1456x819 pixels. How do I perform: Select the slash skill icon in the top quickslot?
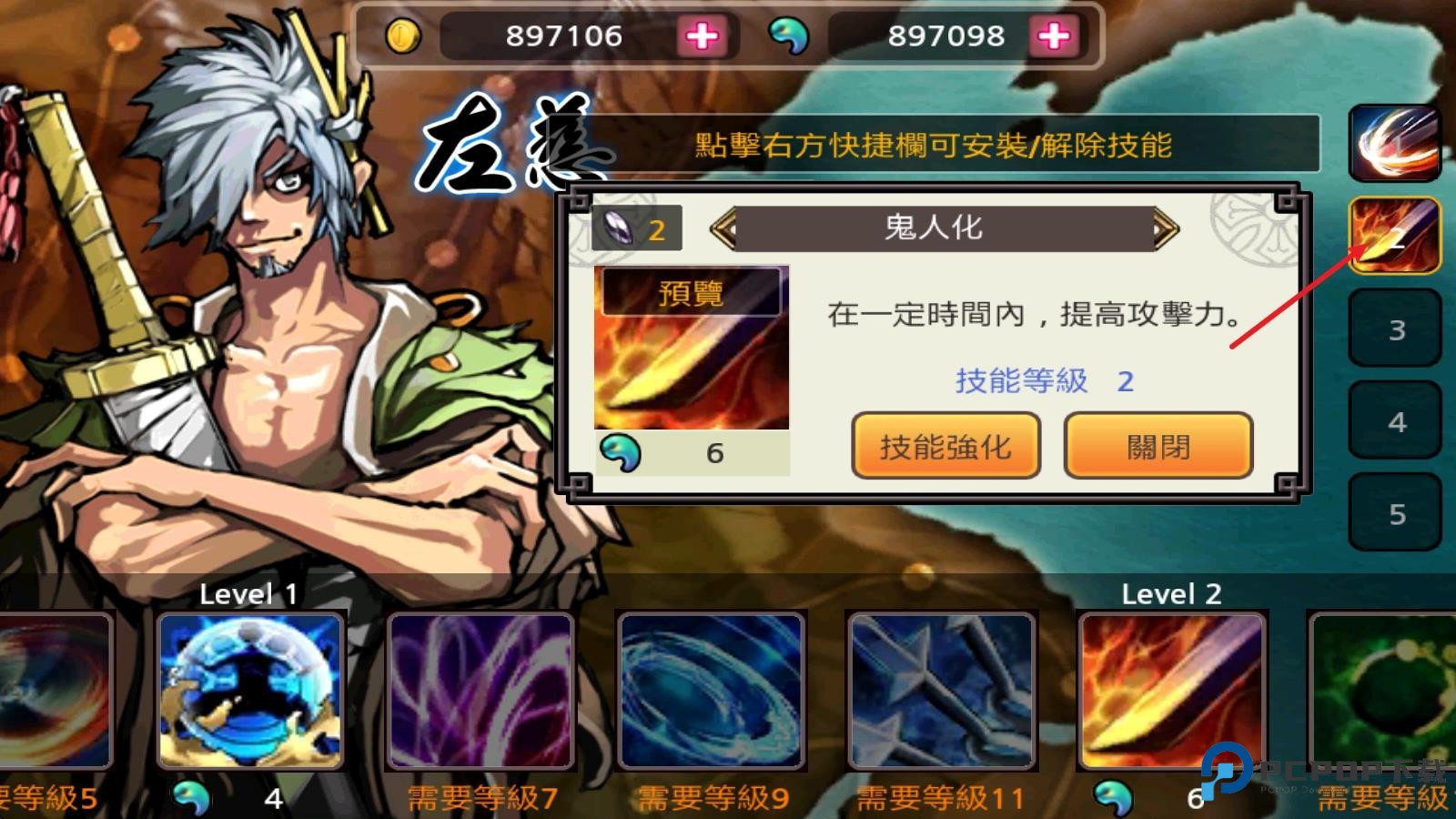[x=1396, y=142]
